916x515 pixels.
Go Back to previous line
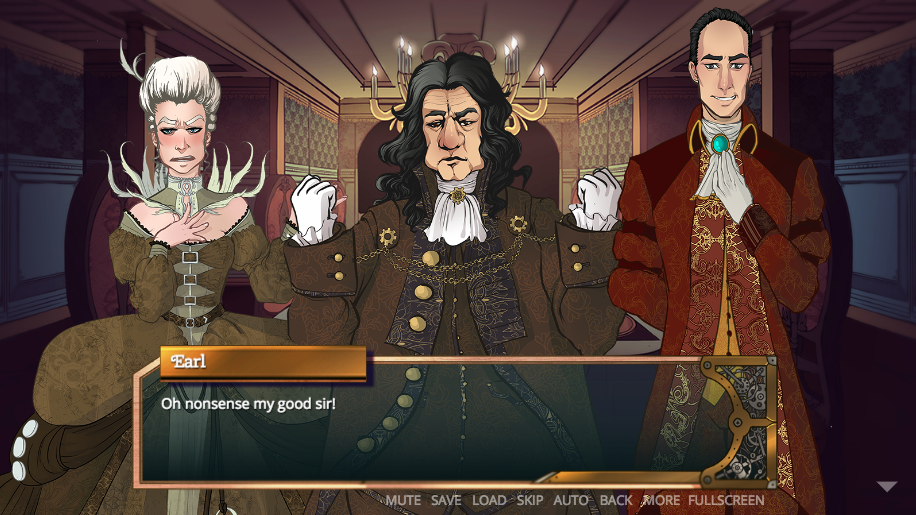[x=616, y=500]
